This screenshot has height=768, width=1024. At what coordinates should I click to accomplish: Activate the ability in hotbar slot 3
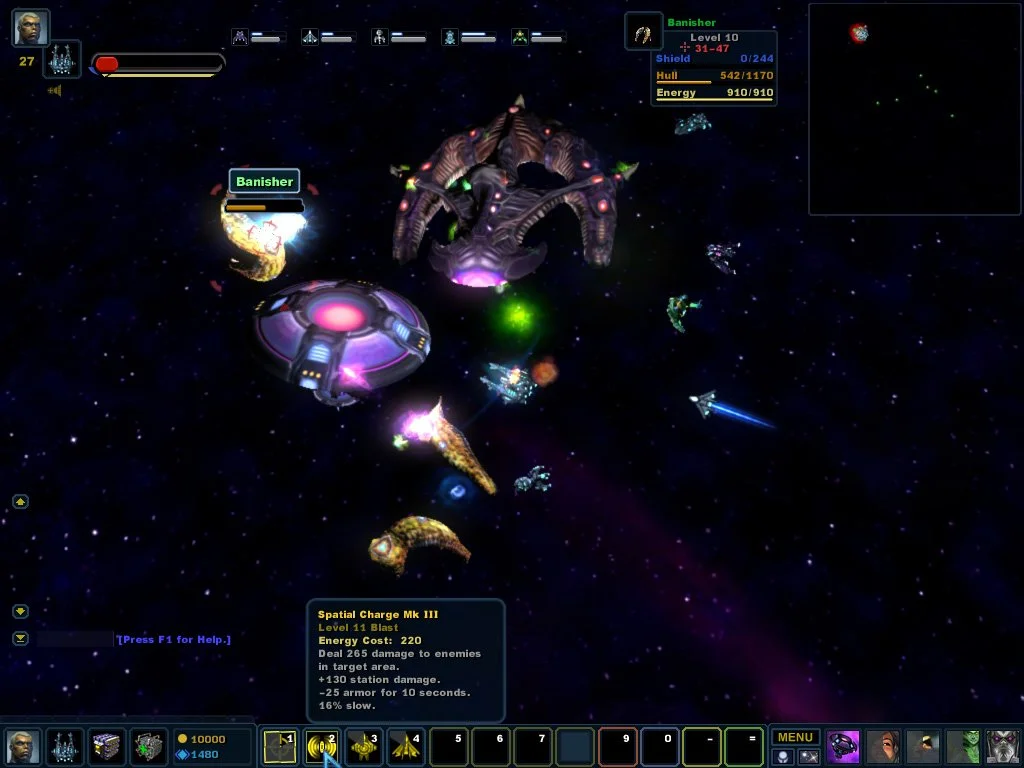pos(363,747)
